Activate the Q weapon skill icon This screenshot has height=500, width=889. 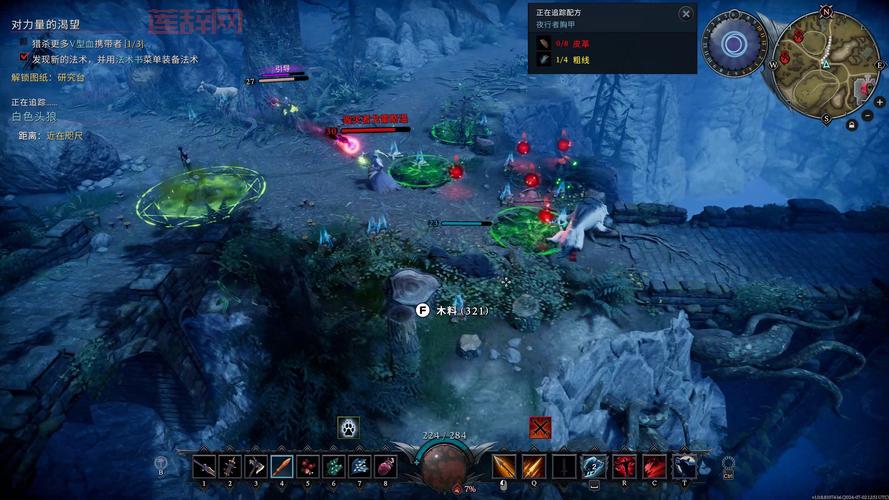click(x=534, y=466)
